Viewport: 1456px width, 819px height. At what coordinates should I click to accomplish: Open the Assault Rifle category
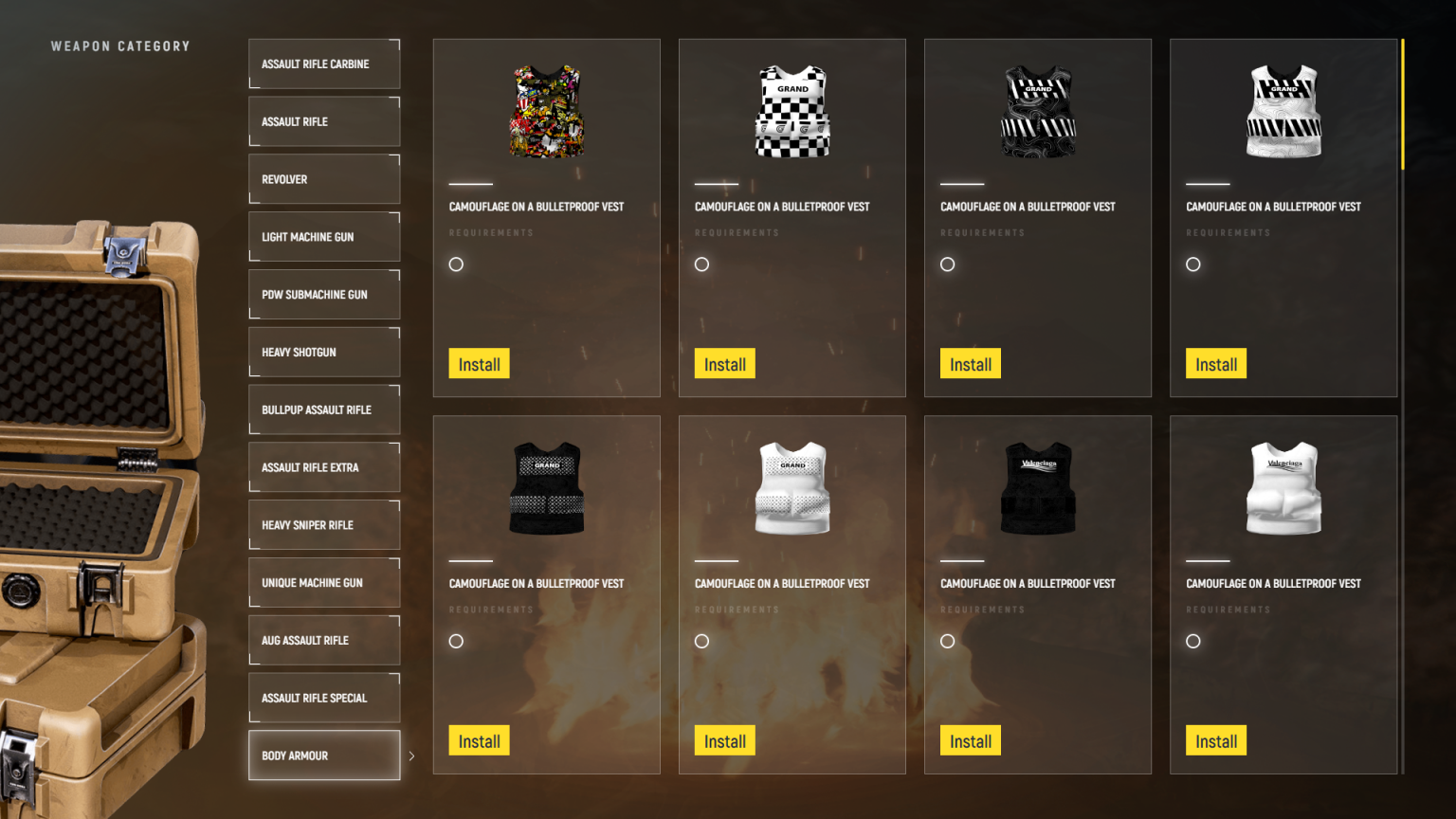[x=323, y=121]
